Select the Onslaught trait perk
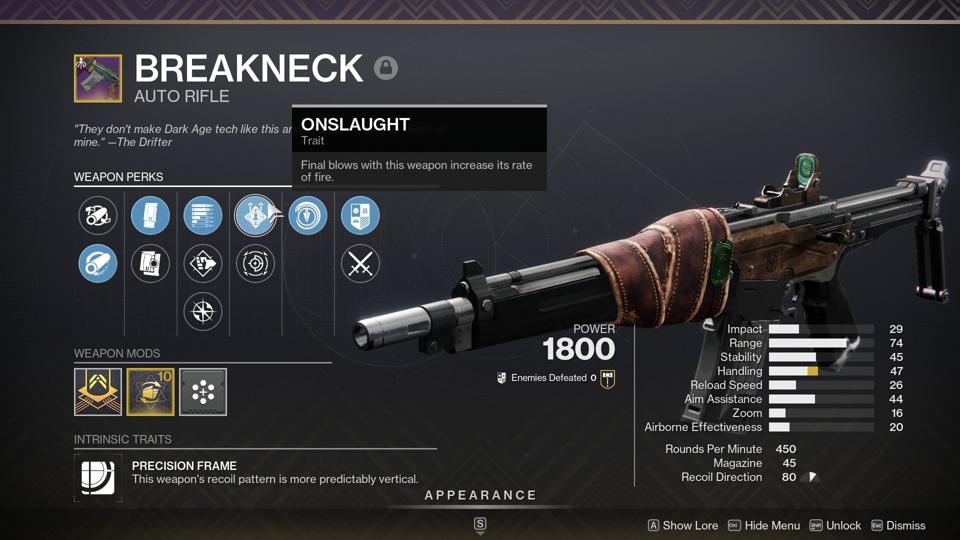This screenshot has width=960, height=540. coord(255,215)
